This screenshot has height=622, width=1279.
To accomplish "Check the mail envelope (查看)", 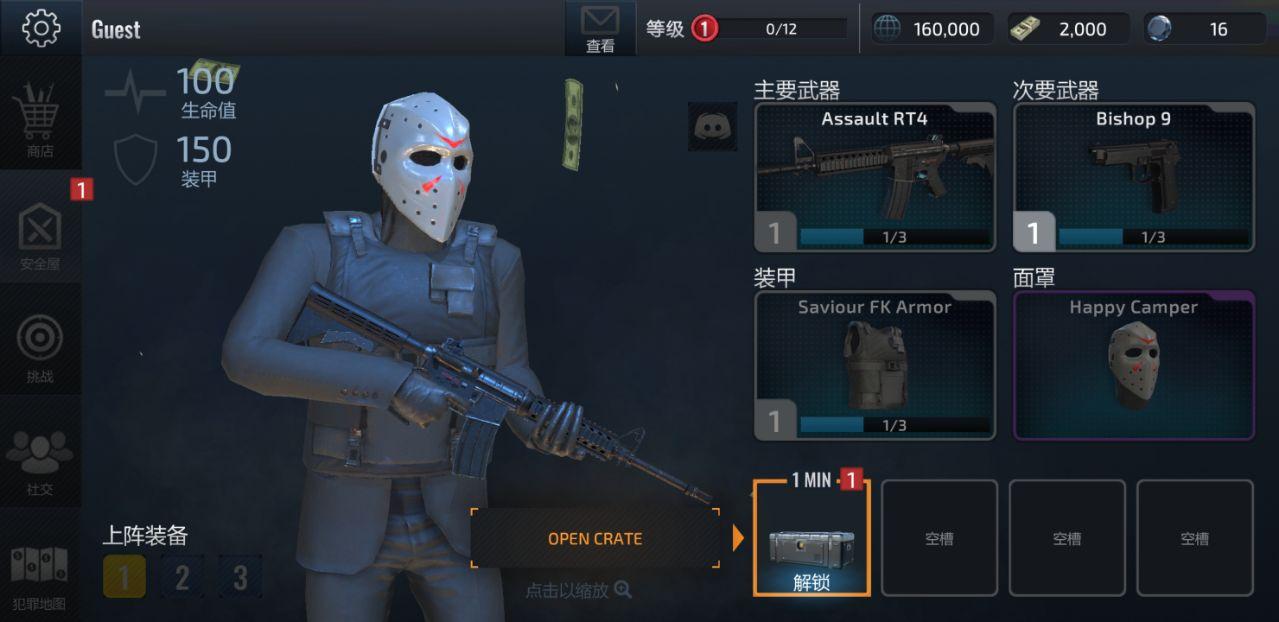I will click(600, 28).
